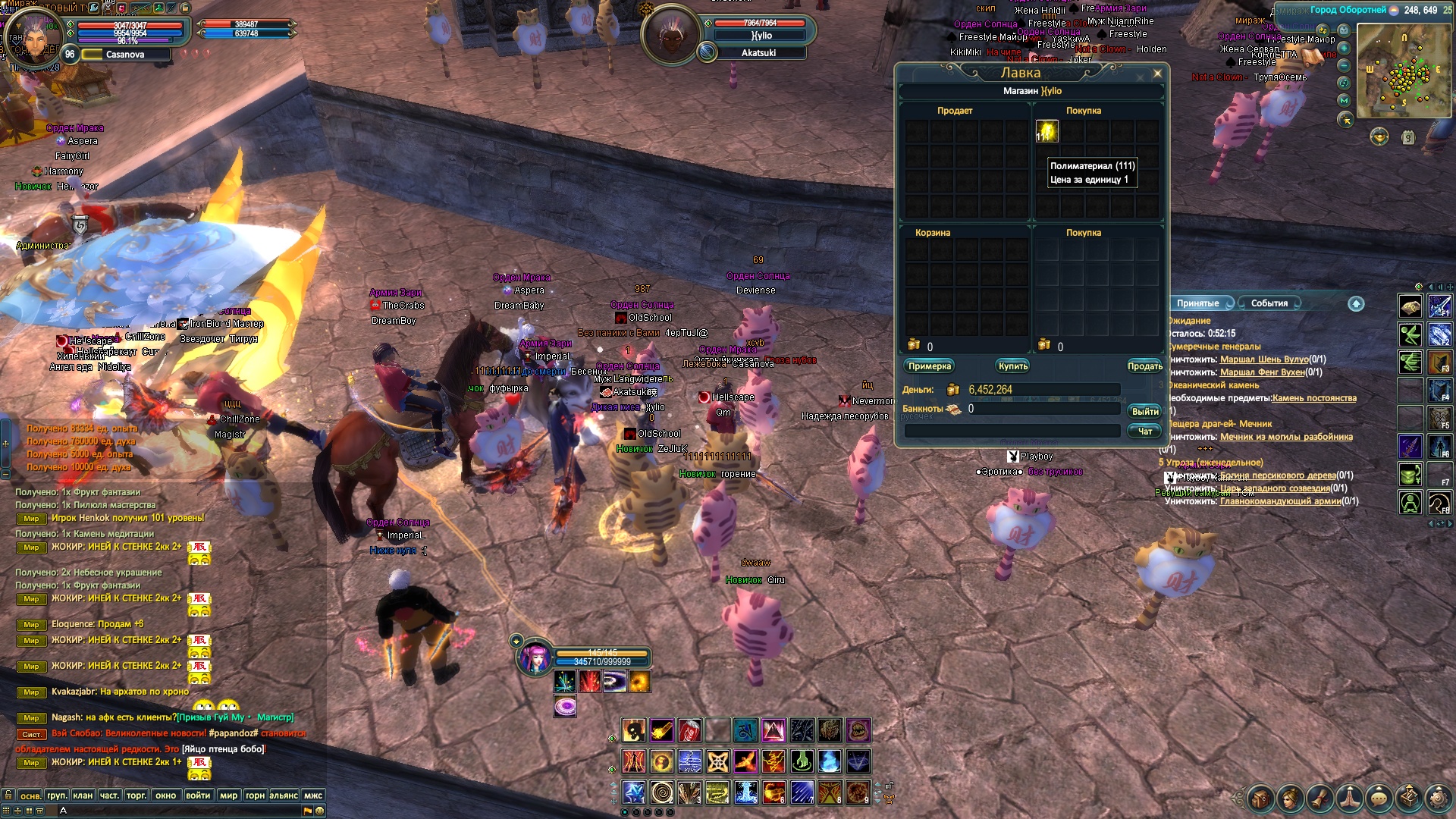The image size is (1456, 819).
Task: Open the calendar icon below minimap
Action: [x=1408, y=138]
